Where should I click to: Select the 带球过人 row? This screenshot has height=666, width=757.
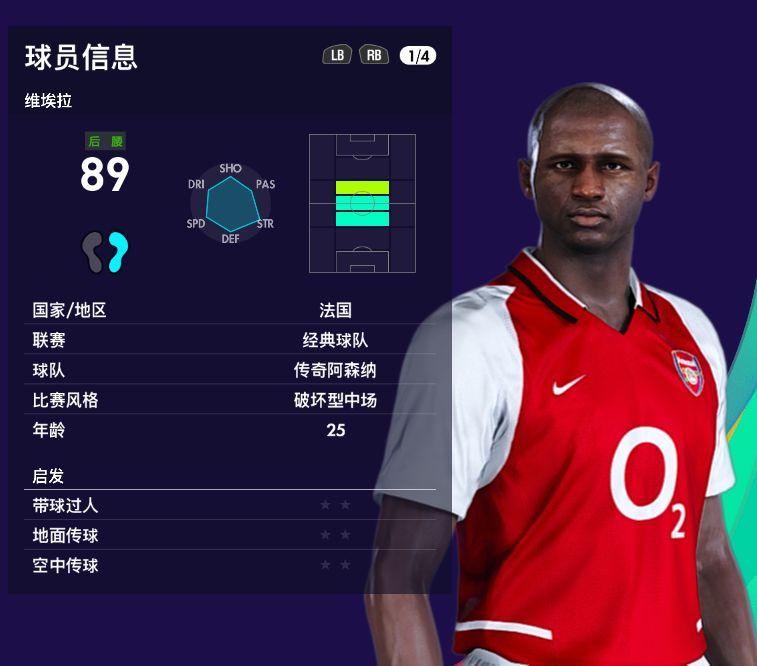pyautogui.click(x=232, y=506)
